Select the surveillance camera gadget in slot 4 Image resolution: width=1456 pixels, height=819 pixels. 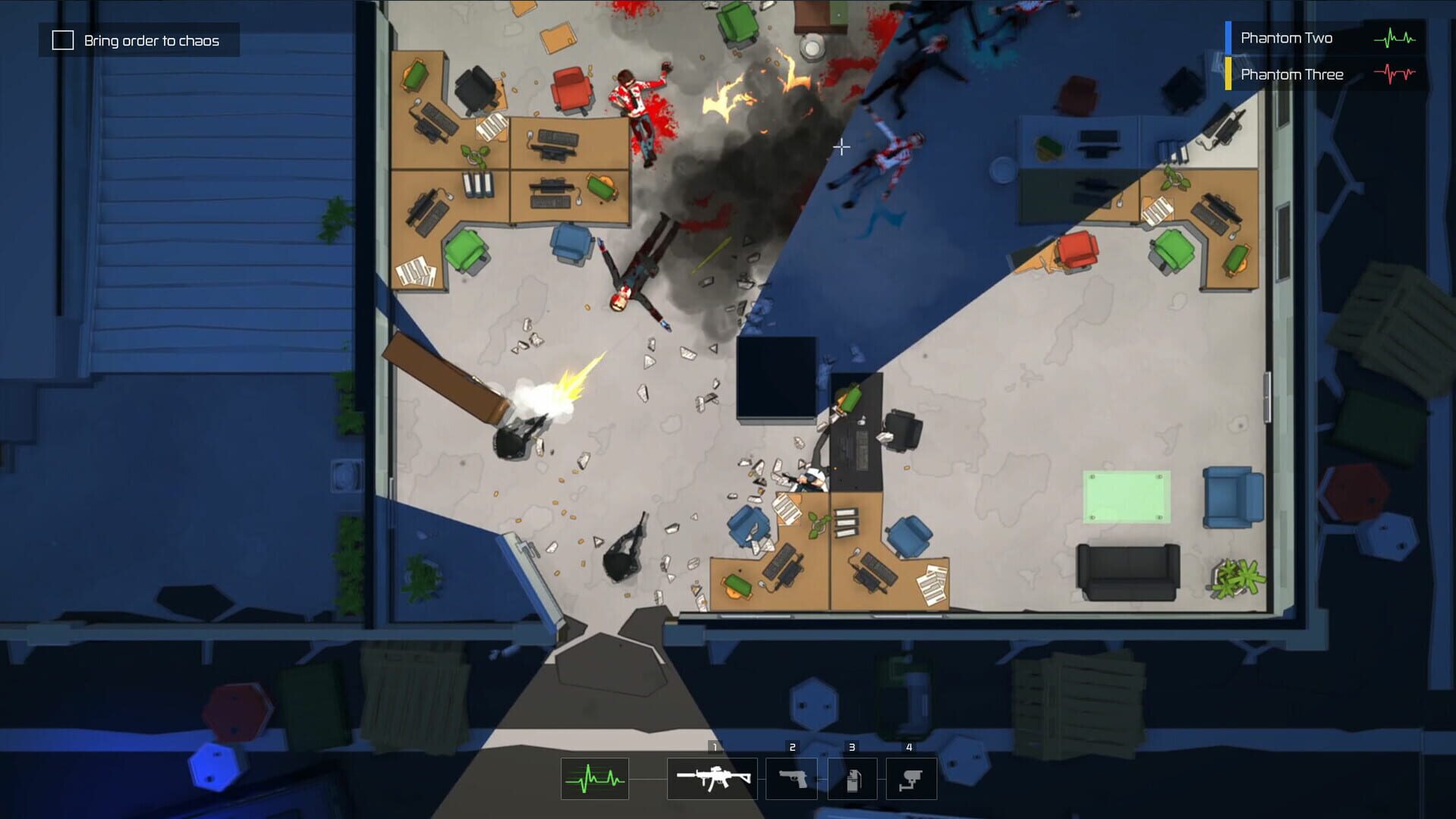(x=910, y=778)
